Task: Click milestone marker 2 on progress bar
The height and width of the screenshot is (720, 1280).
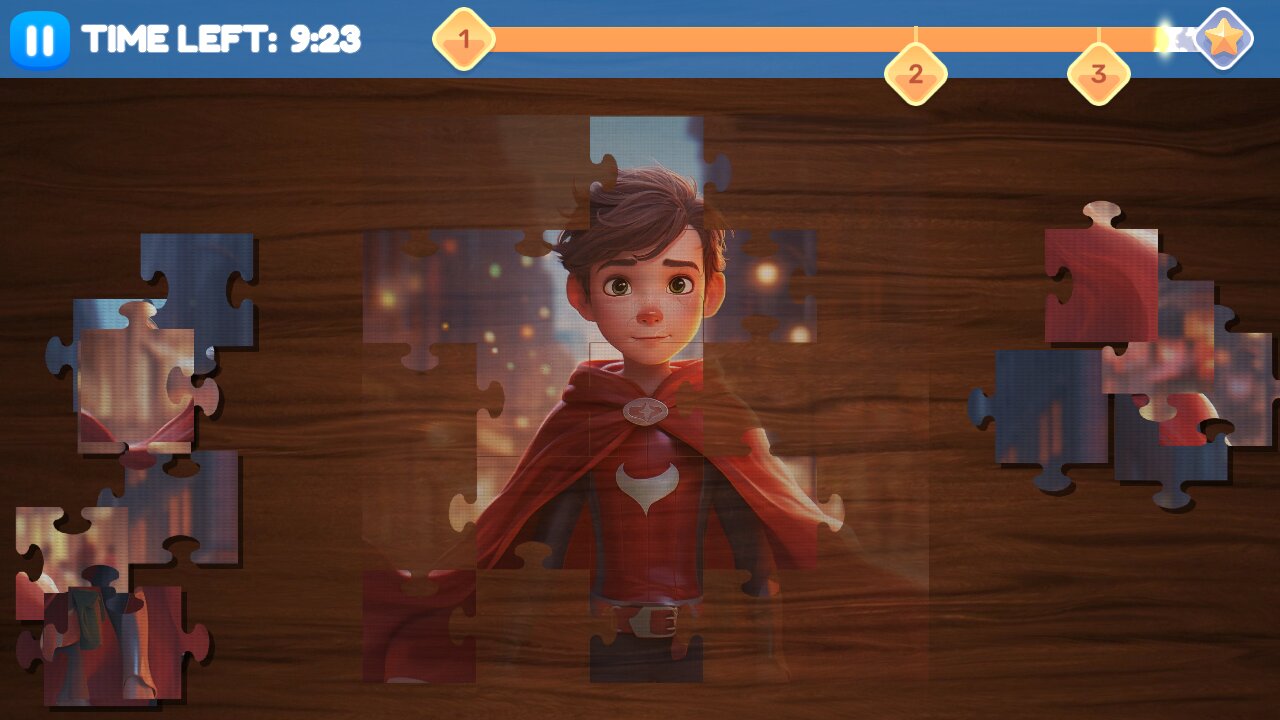Action: pyautogui.click(x=915, y=73)
